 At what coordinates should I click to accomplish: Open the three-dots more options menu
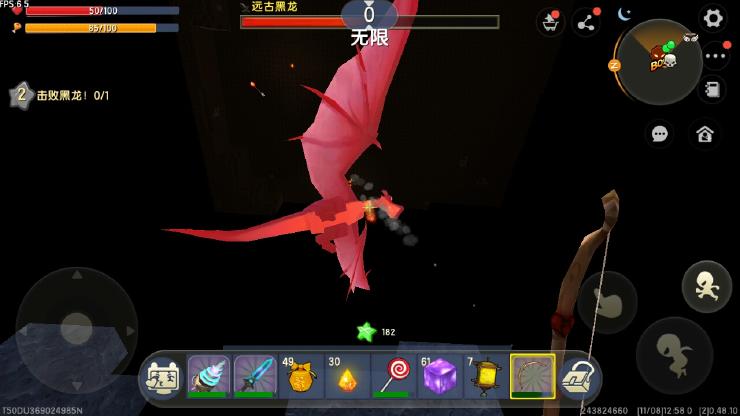(x=715, y=56)
